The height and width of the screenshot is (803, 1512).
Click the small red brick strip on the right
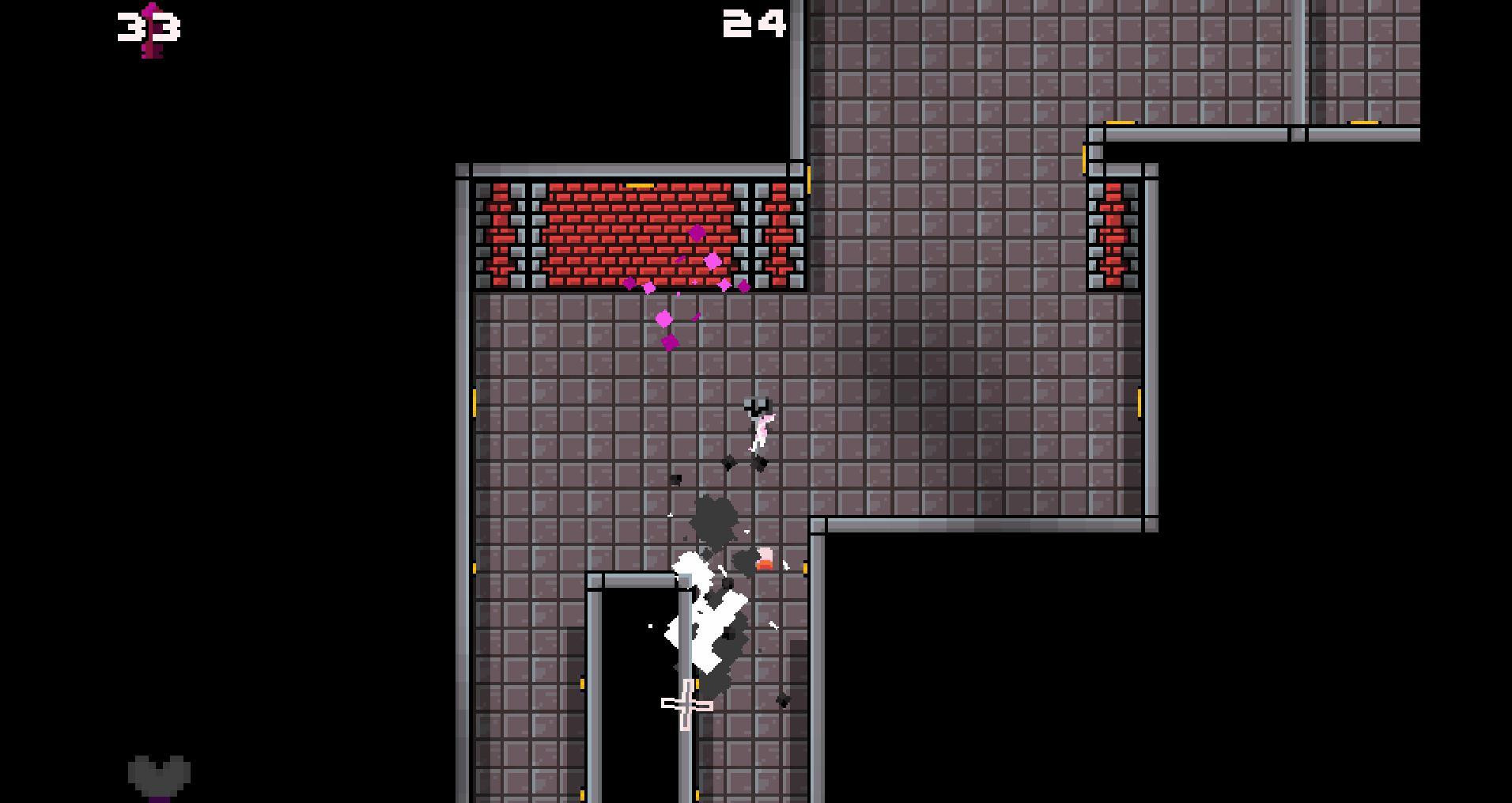1113,233
